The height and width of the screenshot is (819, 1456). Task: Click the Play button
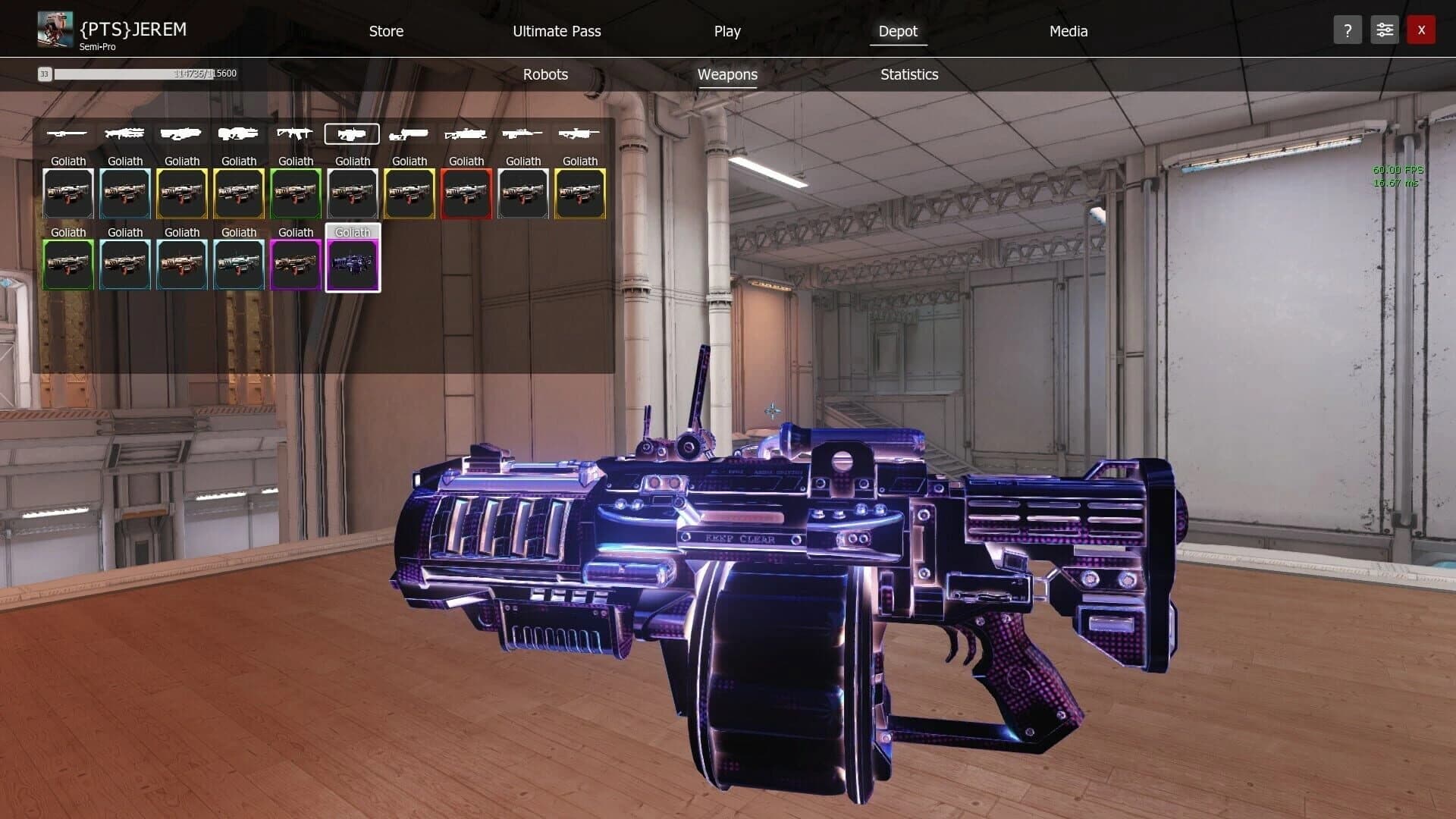click(x=727, y=31)
